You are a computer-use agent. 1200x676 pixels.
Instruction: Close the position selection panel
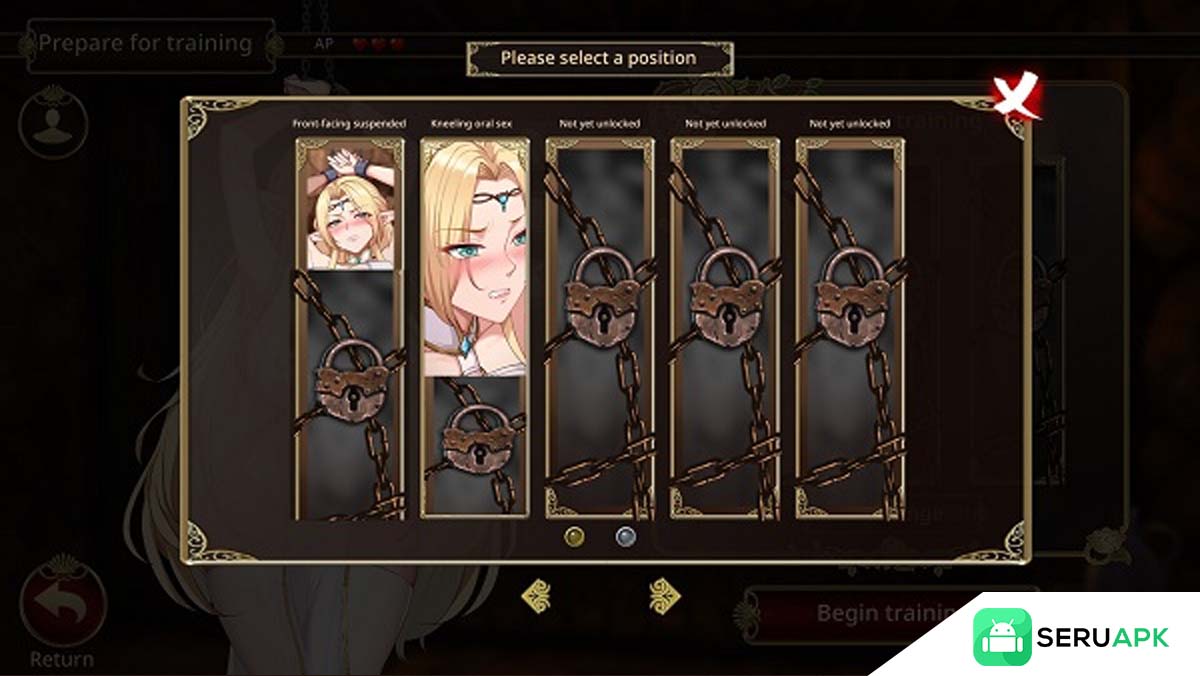coord(1015,98)
